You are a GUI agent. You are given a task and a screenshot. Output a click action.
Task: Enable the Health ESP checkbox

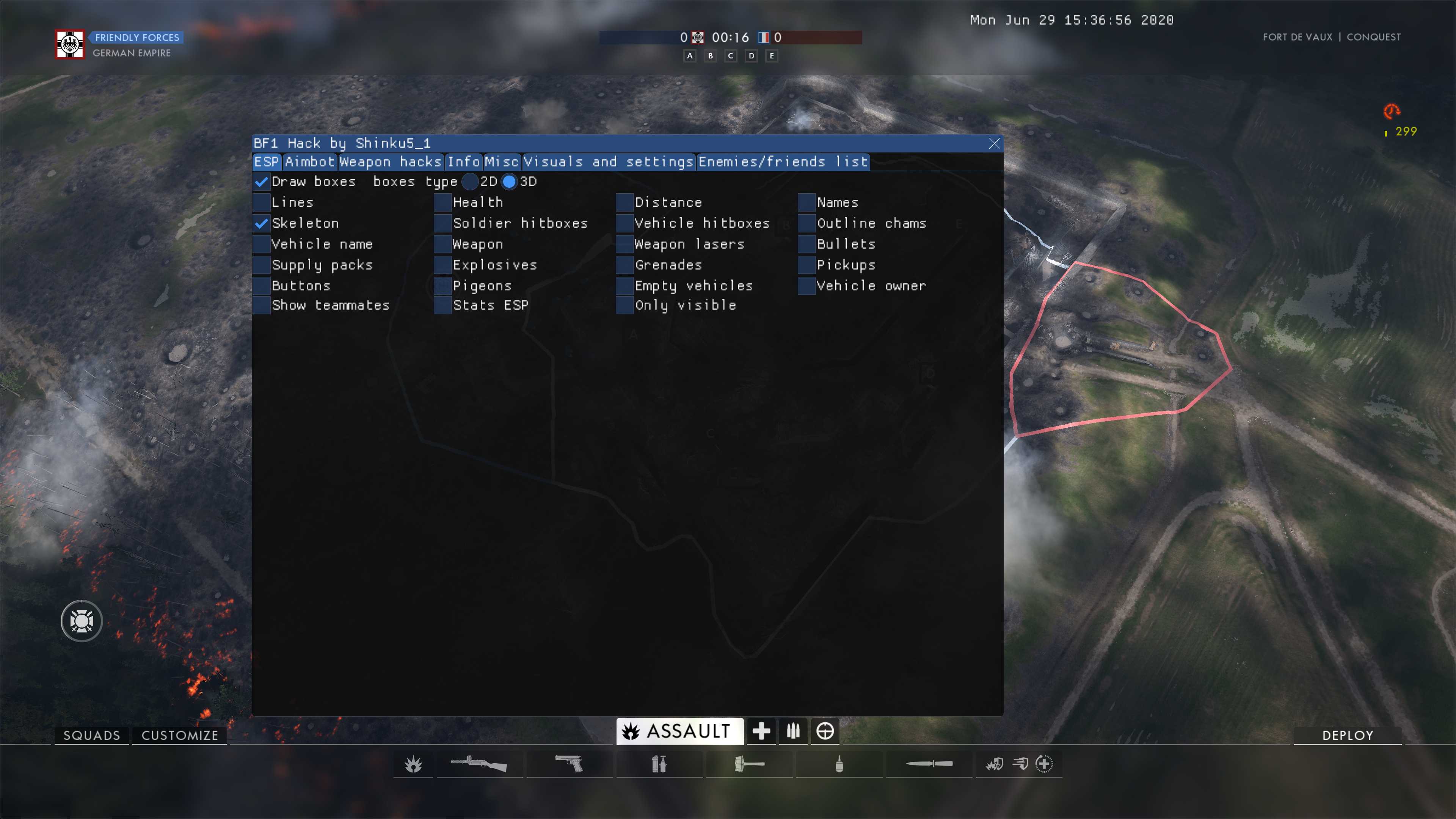tap(442, 203)
